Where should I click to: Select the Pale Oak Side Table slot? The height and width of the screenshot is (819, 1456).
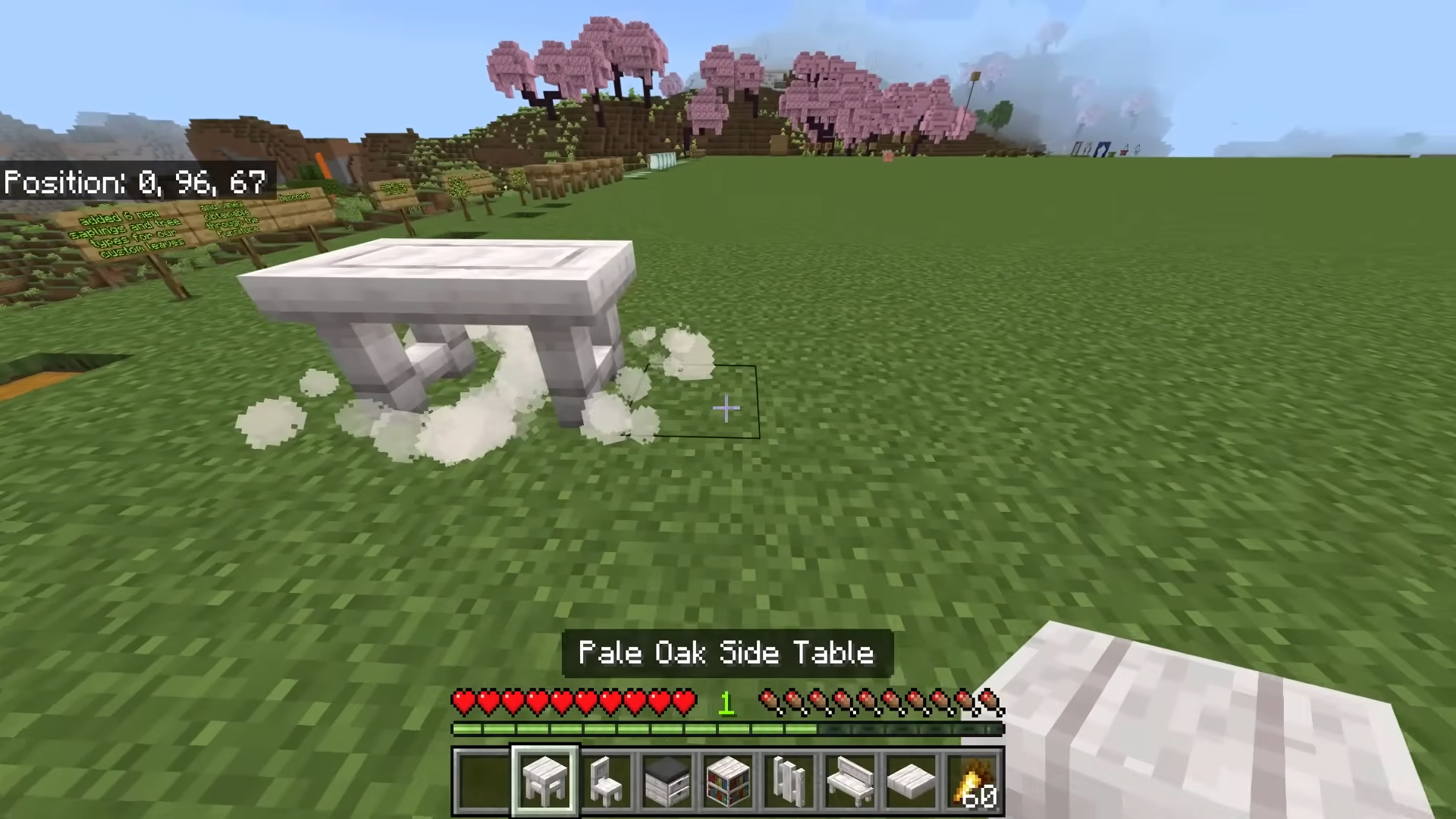[545, 780]
